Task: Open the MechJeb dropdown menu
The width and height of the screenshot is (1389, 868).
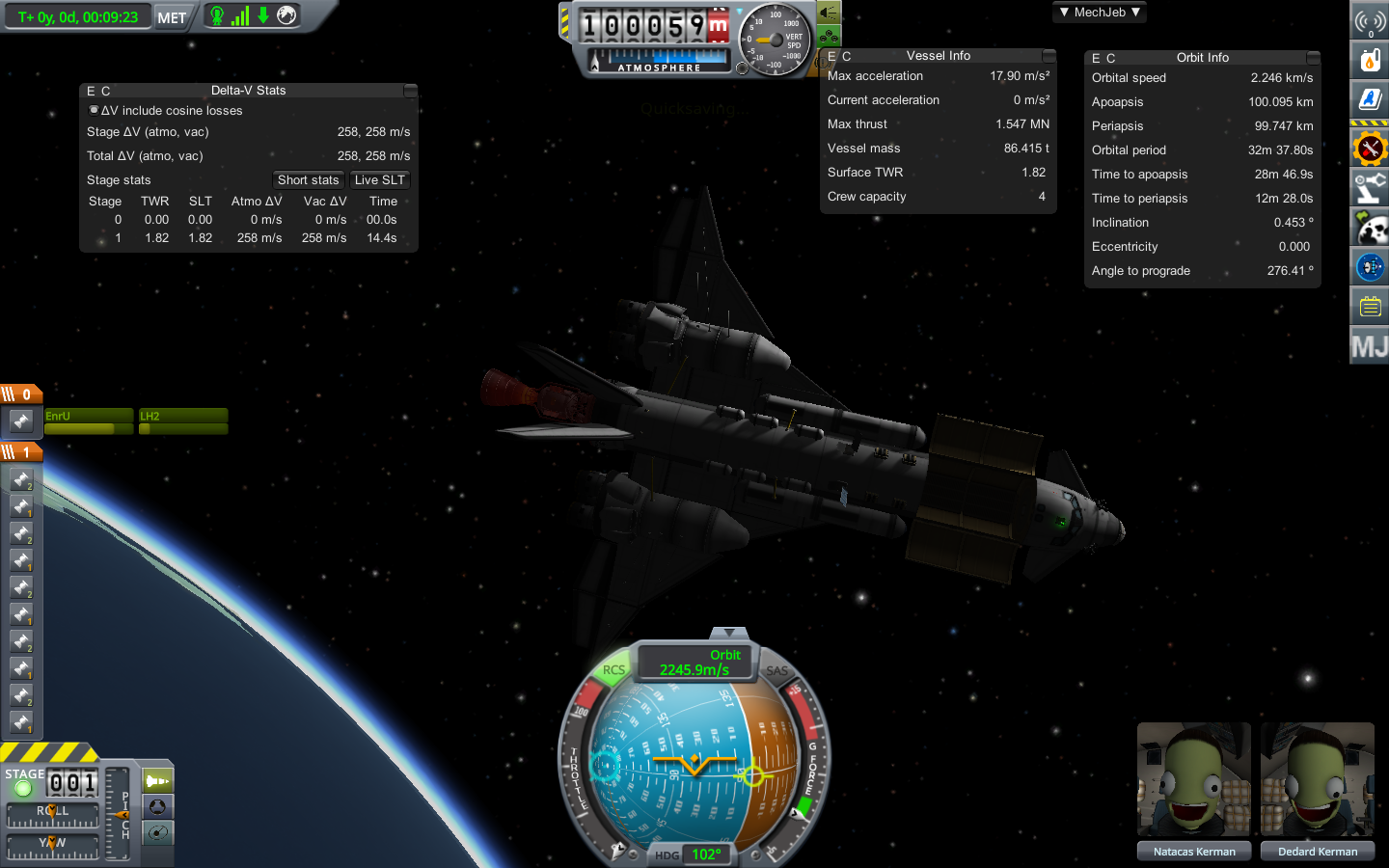Action: pyautogui.click(x=1100, y=13)
